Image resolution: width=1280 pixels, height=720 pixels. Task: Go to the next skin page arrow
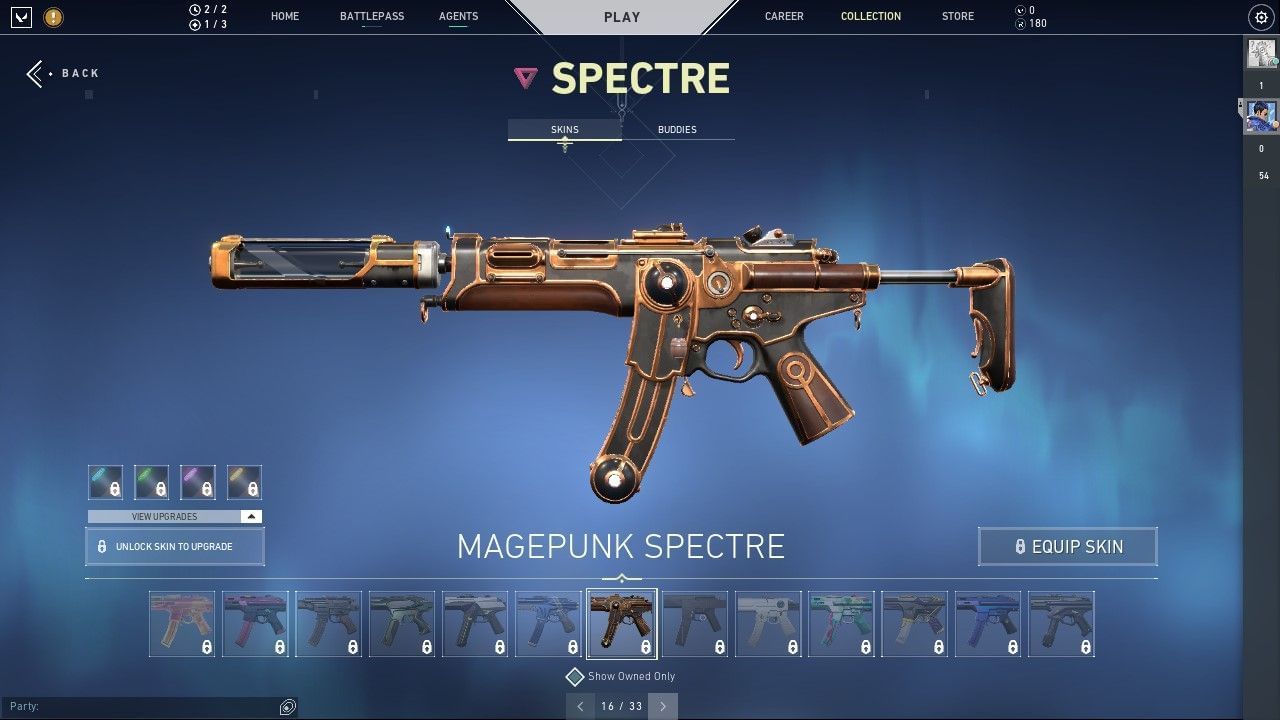pos(662,706)
